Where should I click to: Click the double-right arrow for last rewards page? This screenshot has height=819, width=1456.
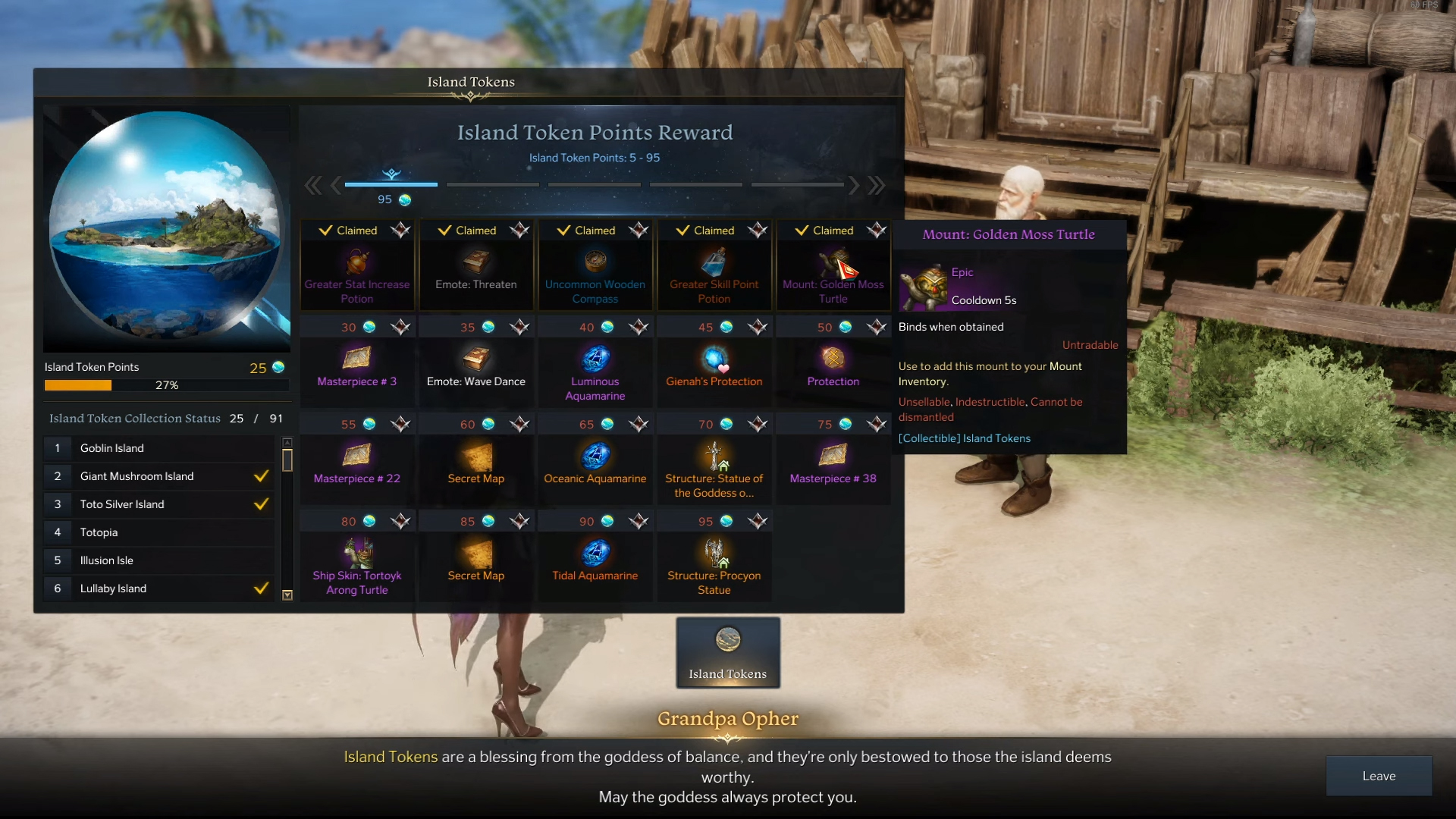click(877, 184)
